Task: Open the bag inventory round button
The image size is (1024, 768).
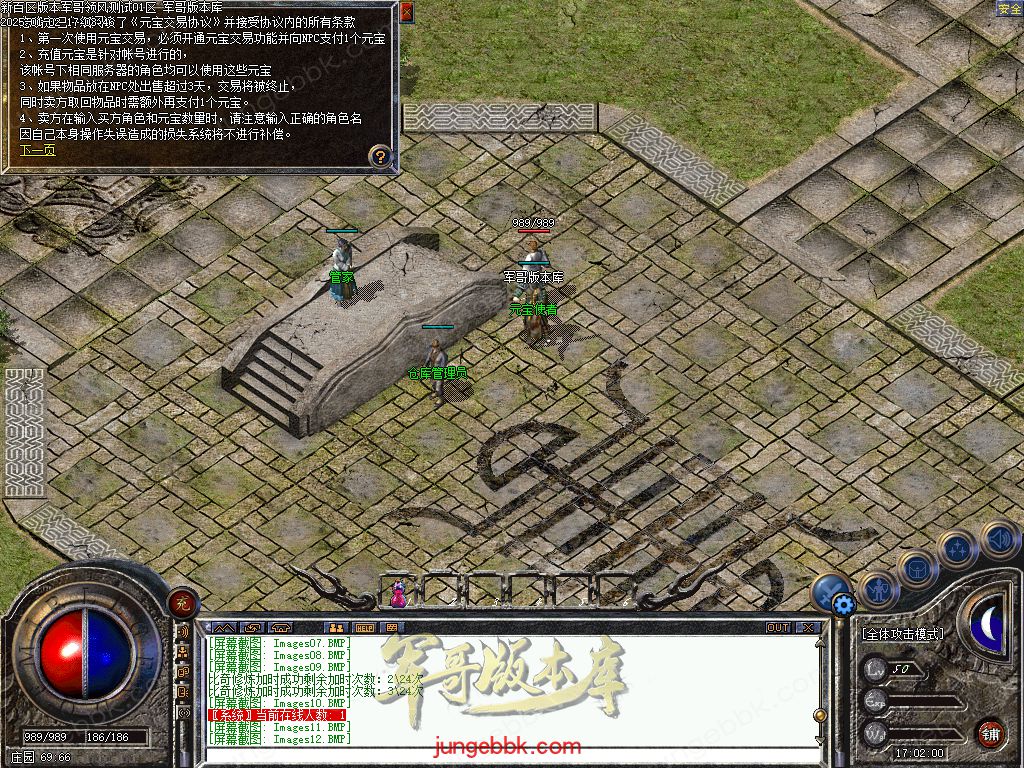Action: [916, 569]
